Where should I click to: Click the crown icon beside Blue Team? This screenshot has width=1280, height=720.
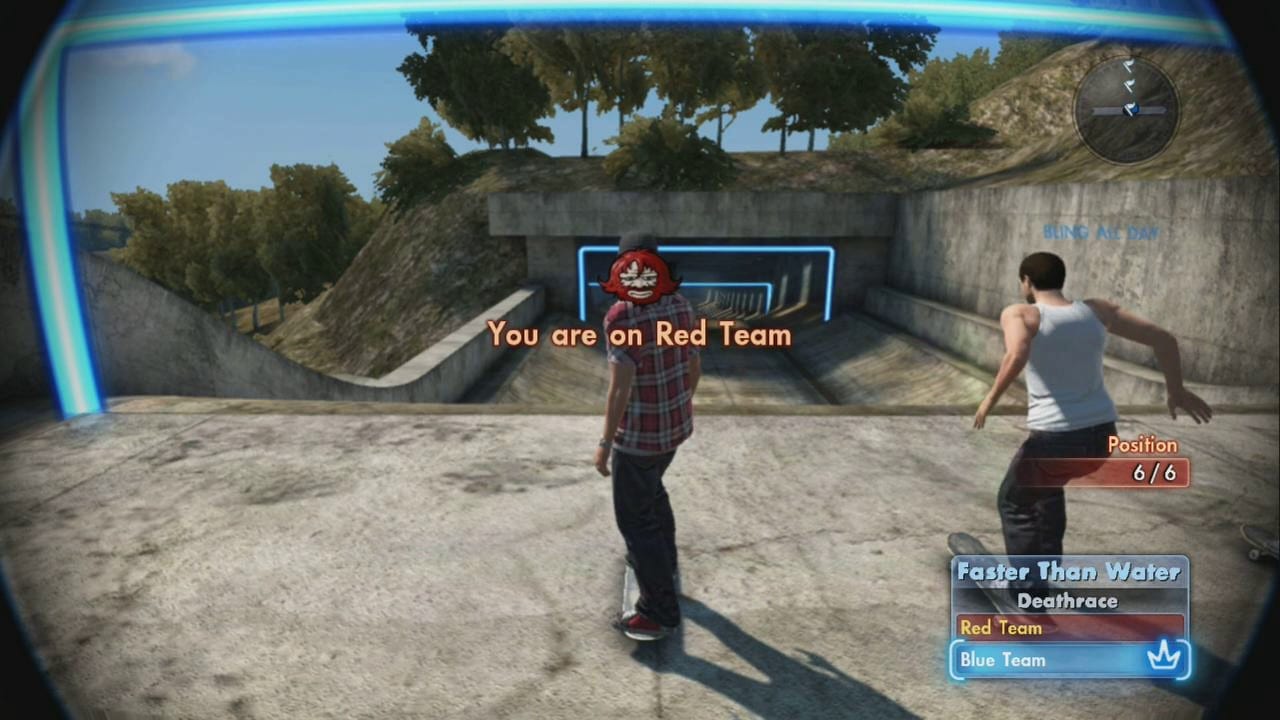[1165, 658]
